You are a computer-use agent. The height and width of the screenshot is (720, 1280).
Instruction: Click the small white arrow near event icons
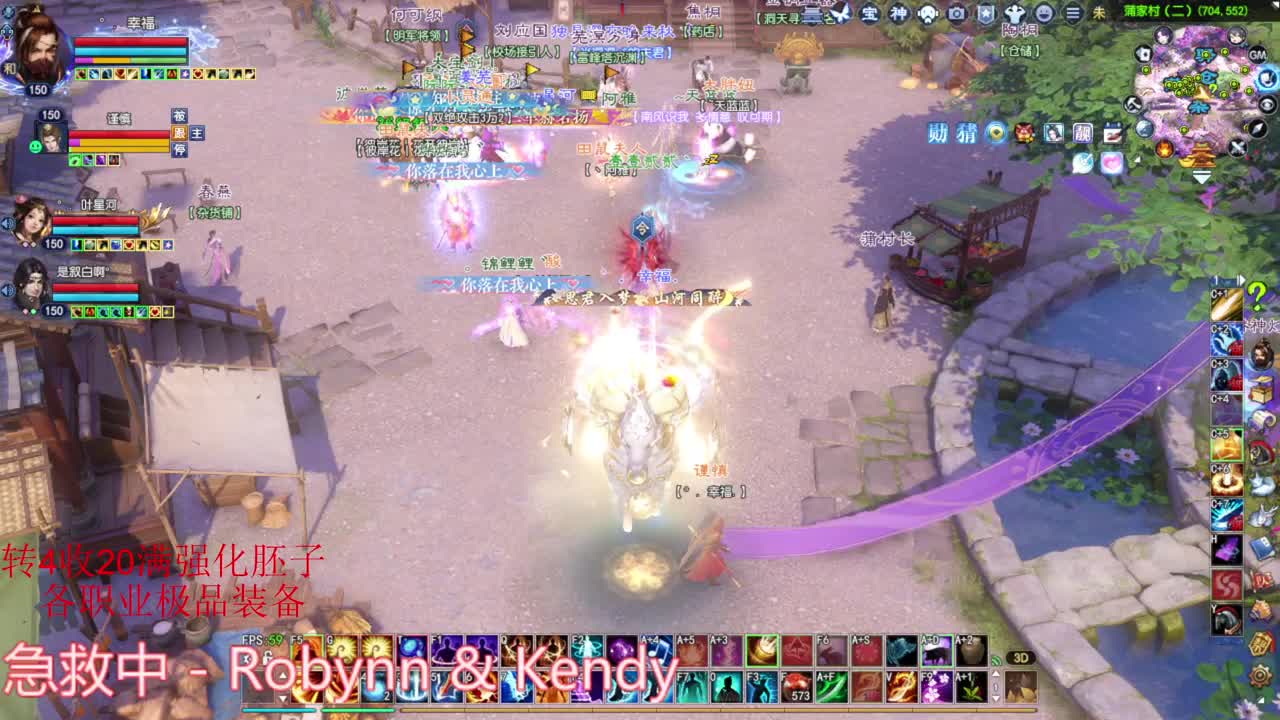tap(1137, 160)
